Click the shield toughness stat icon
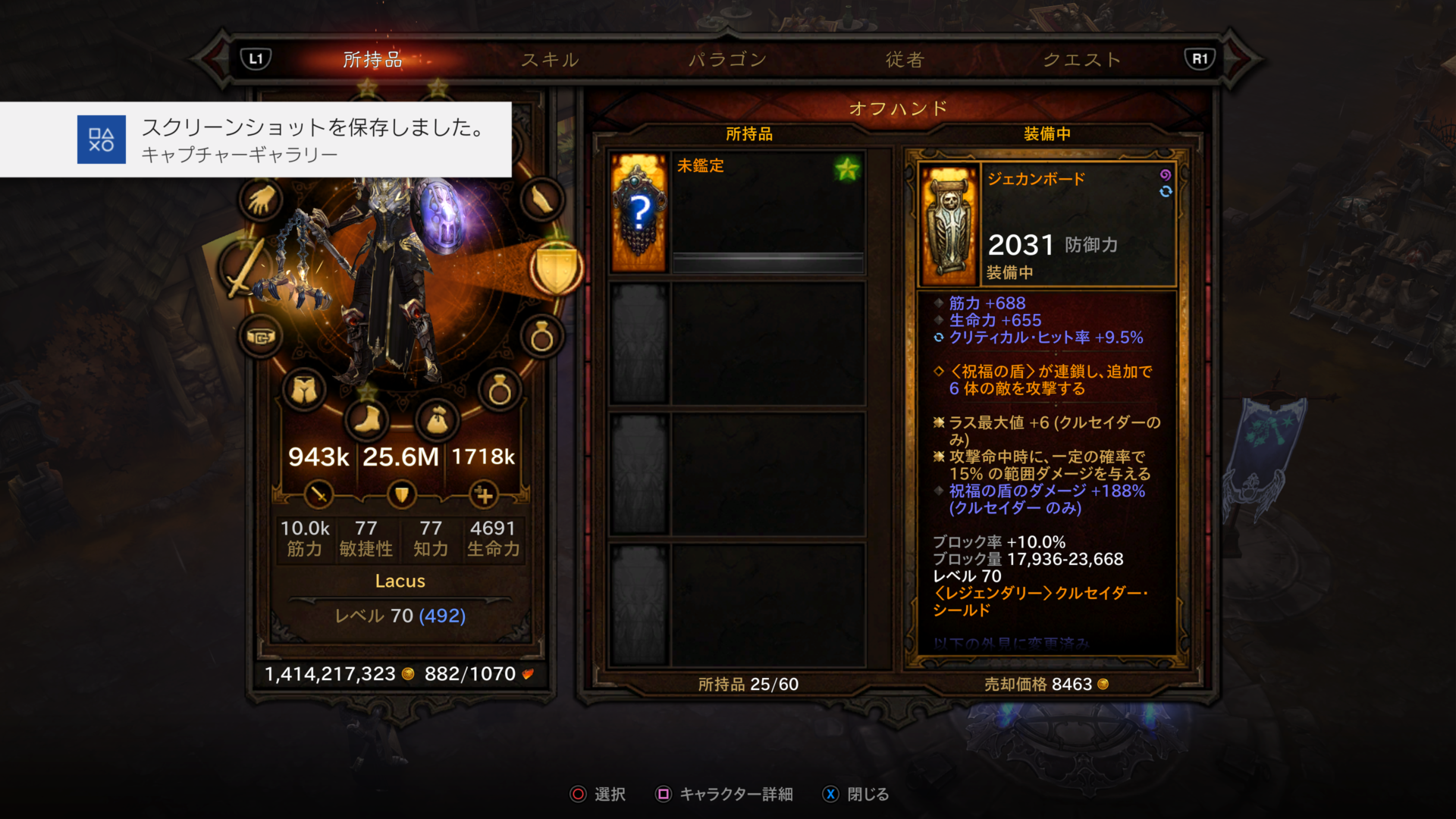The height and width of the screenshot is (819, 1456). point(401,495)
